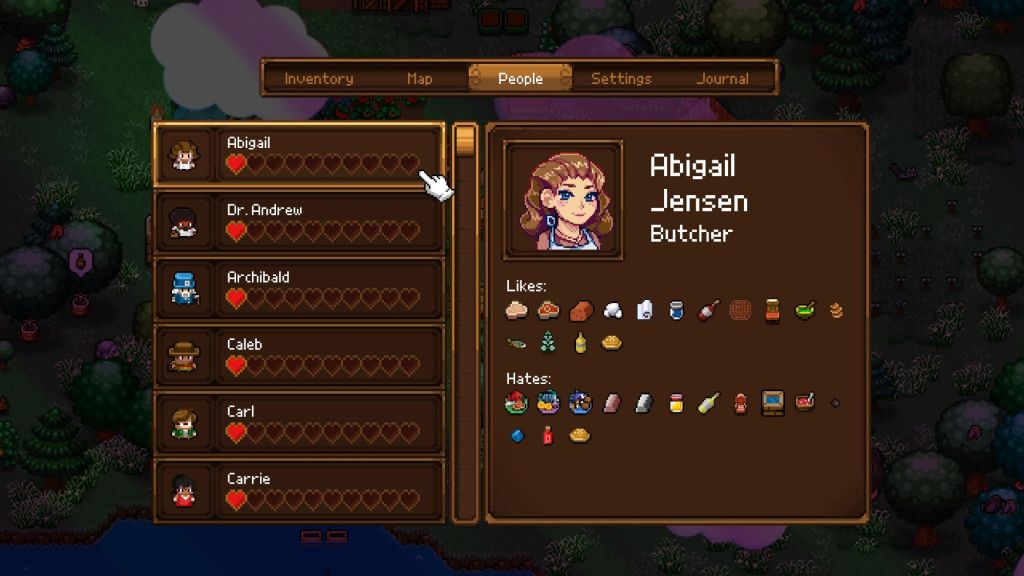Select the People tab
1024x576 pixels.
coord(520,79)
